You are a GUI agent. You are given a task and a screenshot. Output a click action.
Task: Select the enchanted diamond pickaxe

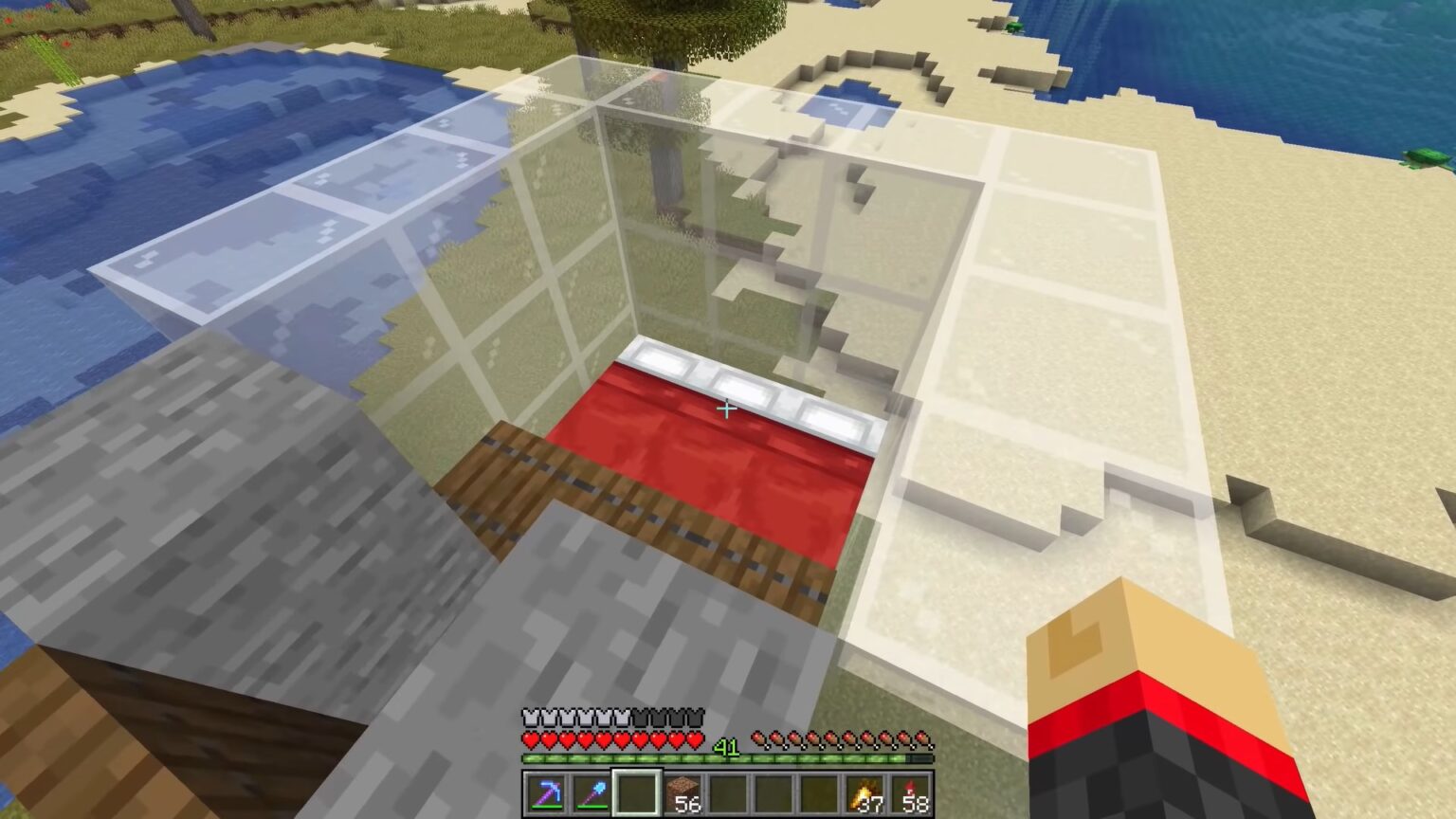tap(550, 792)
